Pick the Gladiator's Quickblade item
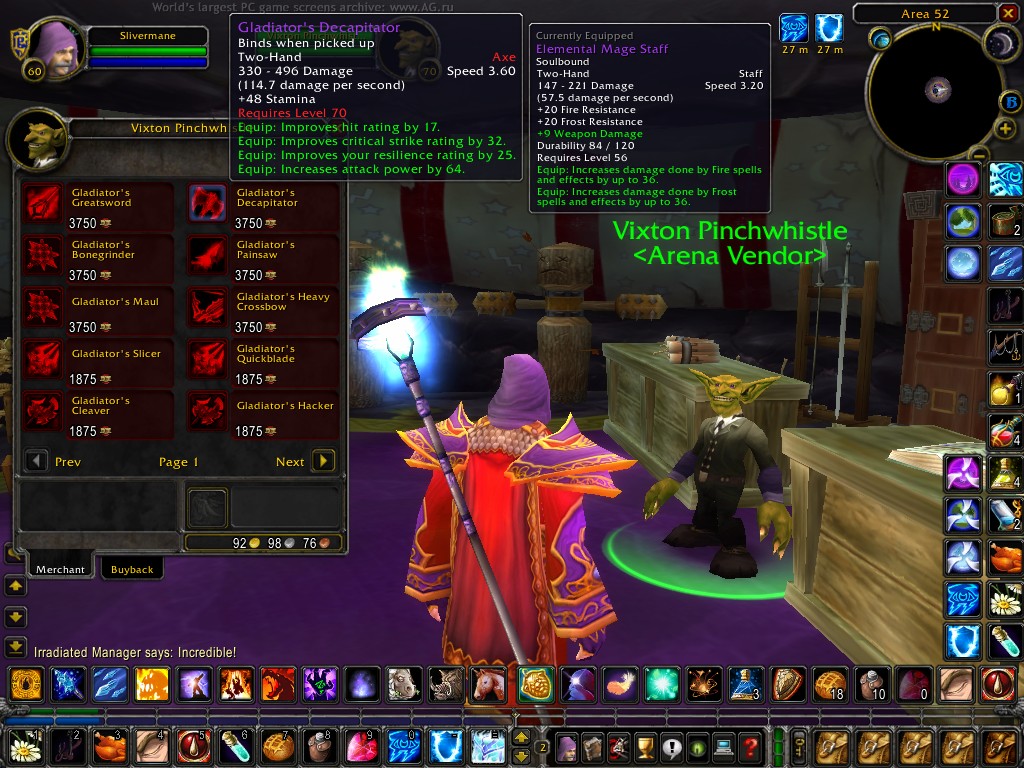 point(208,357)
